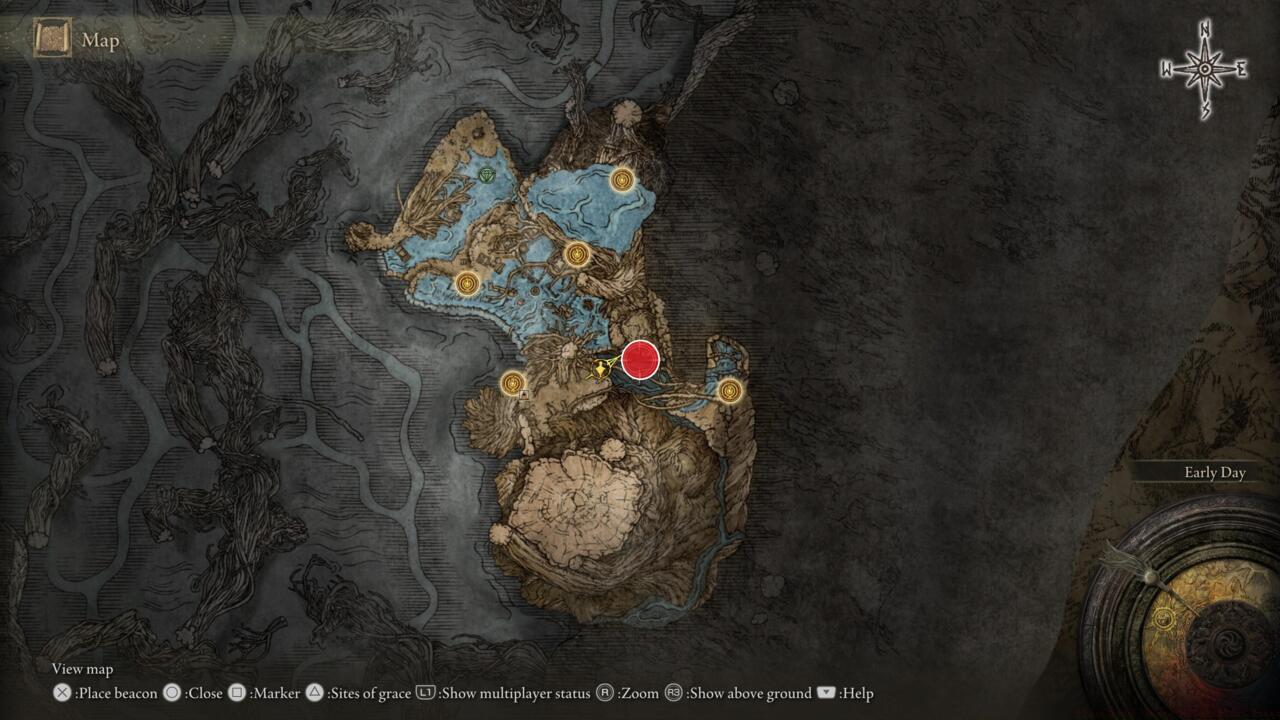Choose the northernmost site of grace
The image size is (1280, 720).
point(622,180)
